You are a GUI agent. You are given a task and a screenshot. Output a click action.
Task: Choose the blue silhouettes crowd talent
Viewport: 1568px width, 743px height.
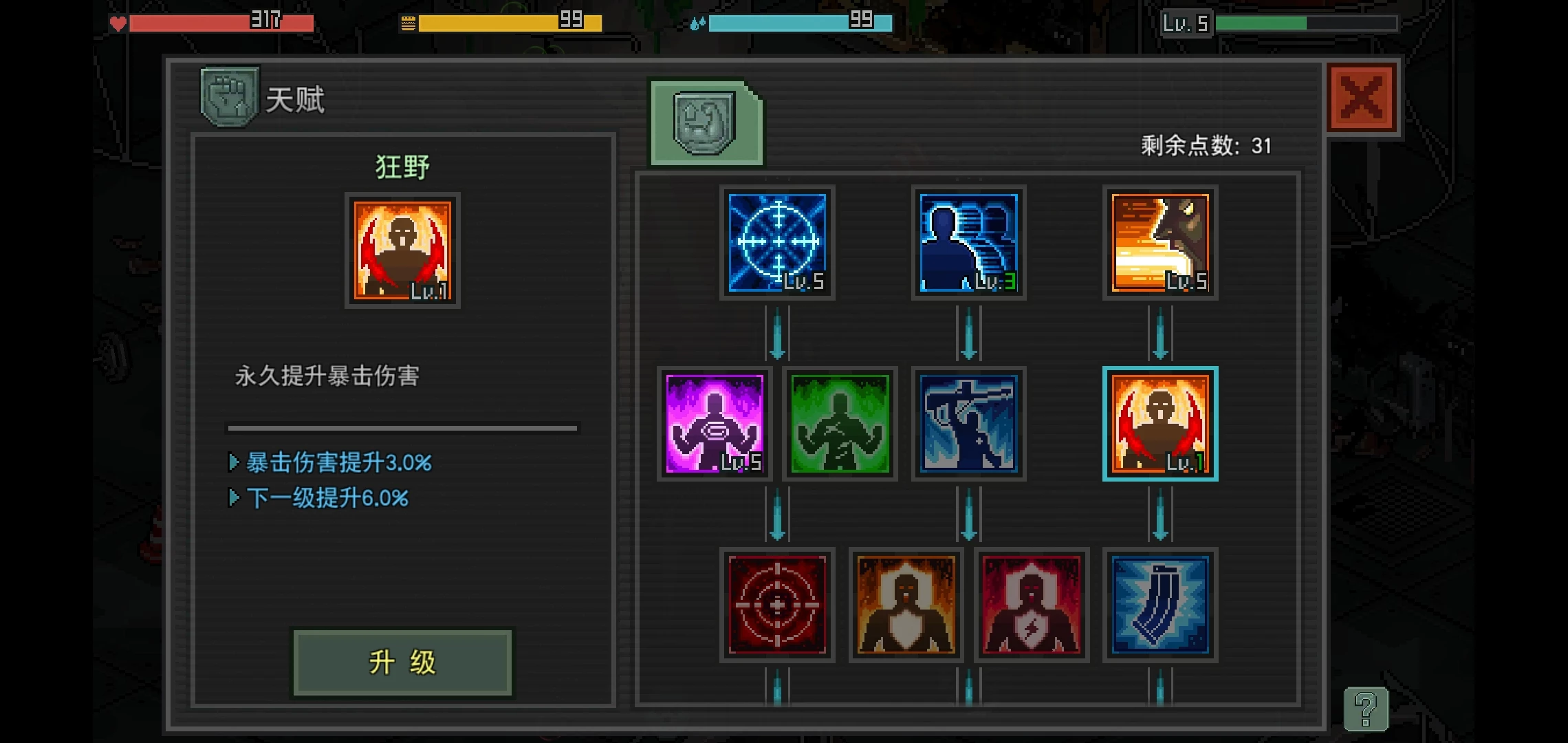coord(968,242)
